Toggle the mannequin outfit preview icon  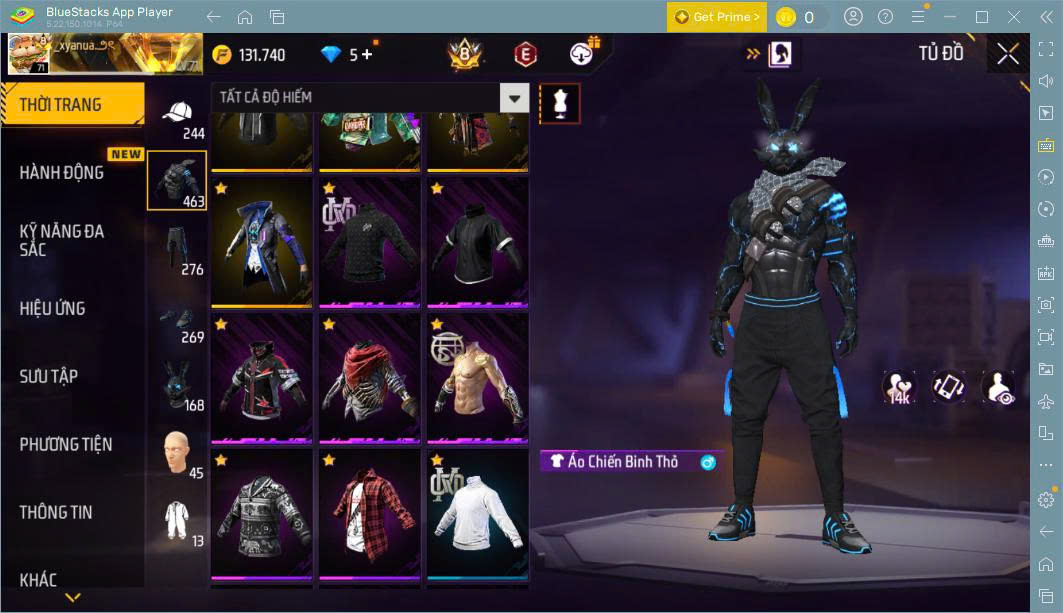560,104
